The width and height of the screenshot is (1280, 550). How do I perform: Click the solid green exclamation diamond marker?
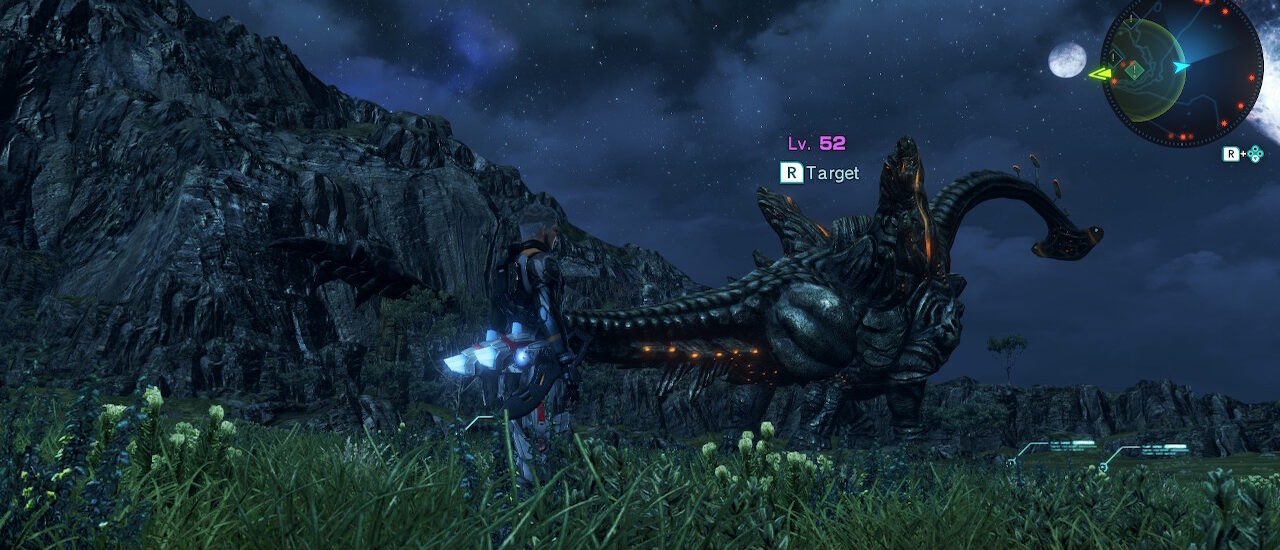click(x=1133, y=70)
